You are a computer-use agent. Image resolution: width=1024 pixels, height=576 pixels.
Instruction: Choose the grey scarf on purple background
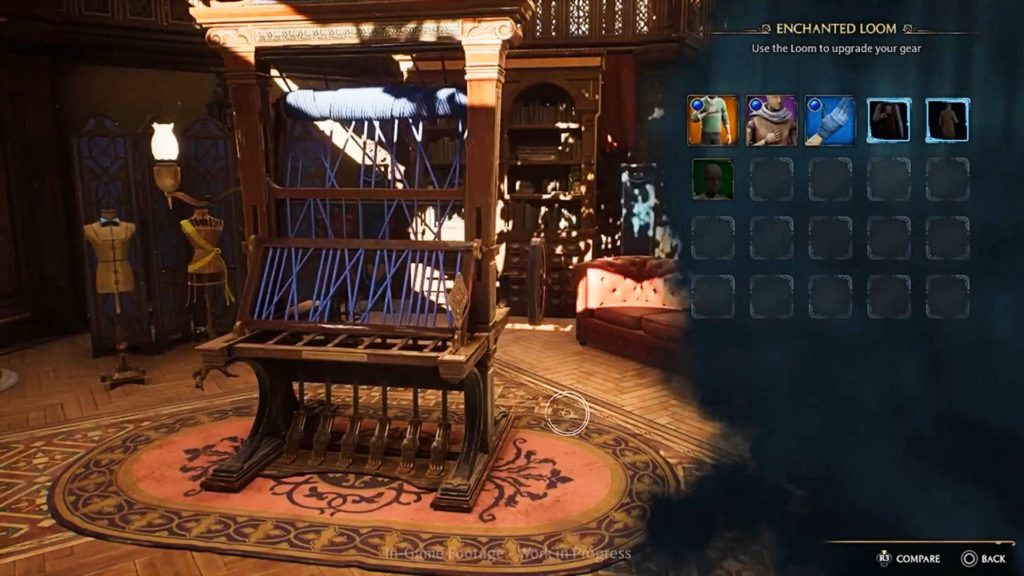771,120
